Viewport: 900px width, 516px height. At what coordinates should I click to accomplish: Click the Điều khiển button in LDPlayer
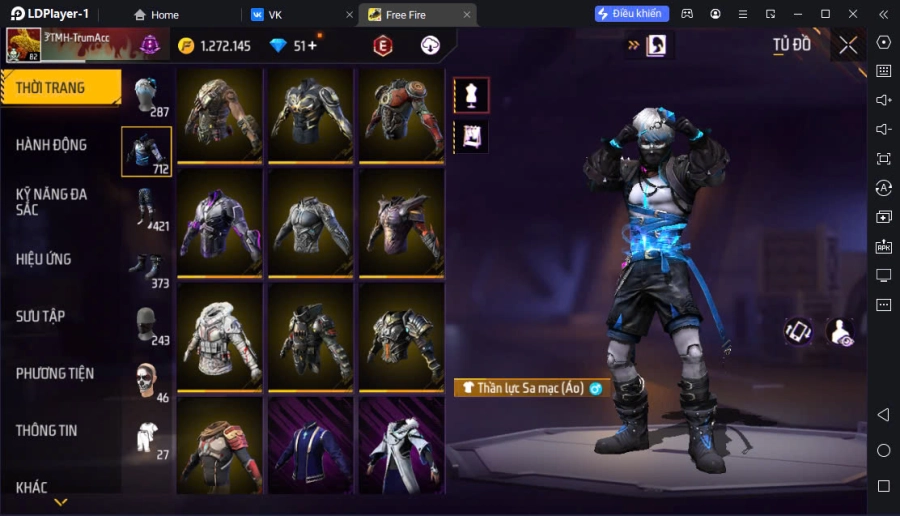pos(631,14)
